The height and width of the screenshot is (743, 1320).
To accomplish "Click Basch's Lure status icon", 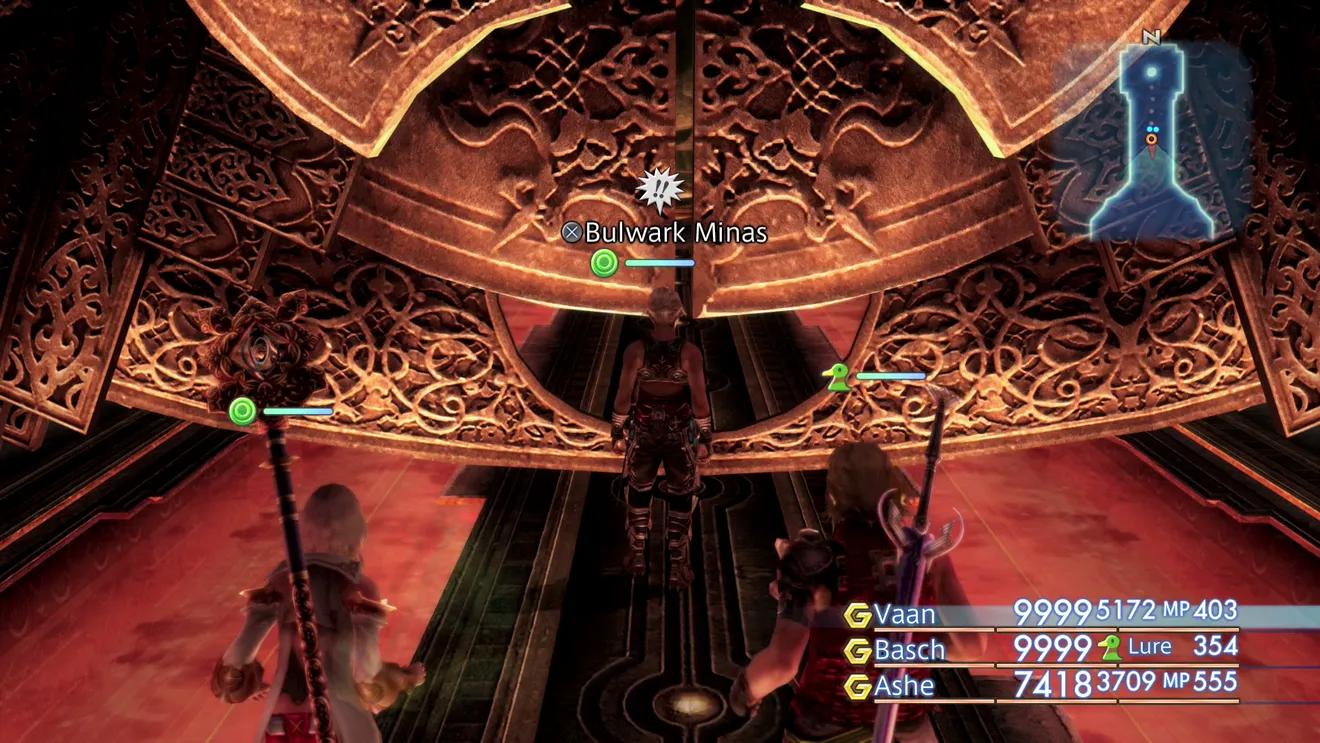I will 1110,648.
